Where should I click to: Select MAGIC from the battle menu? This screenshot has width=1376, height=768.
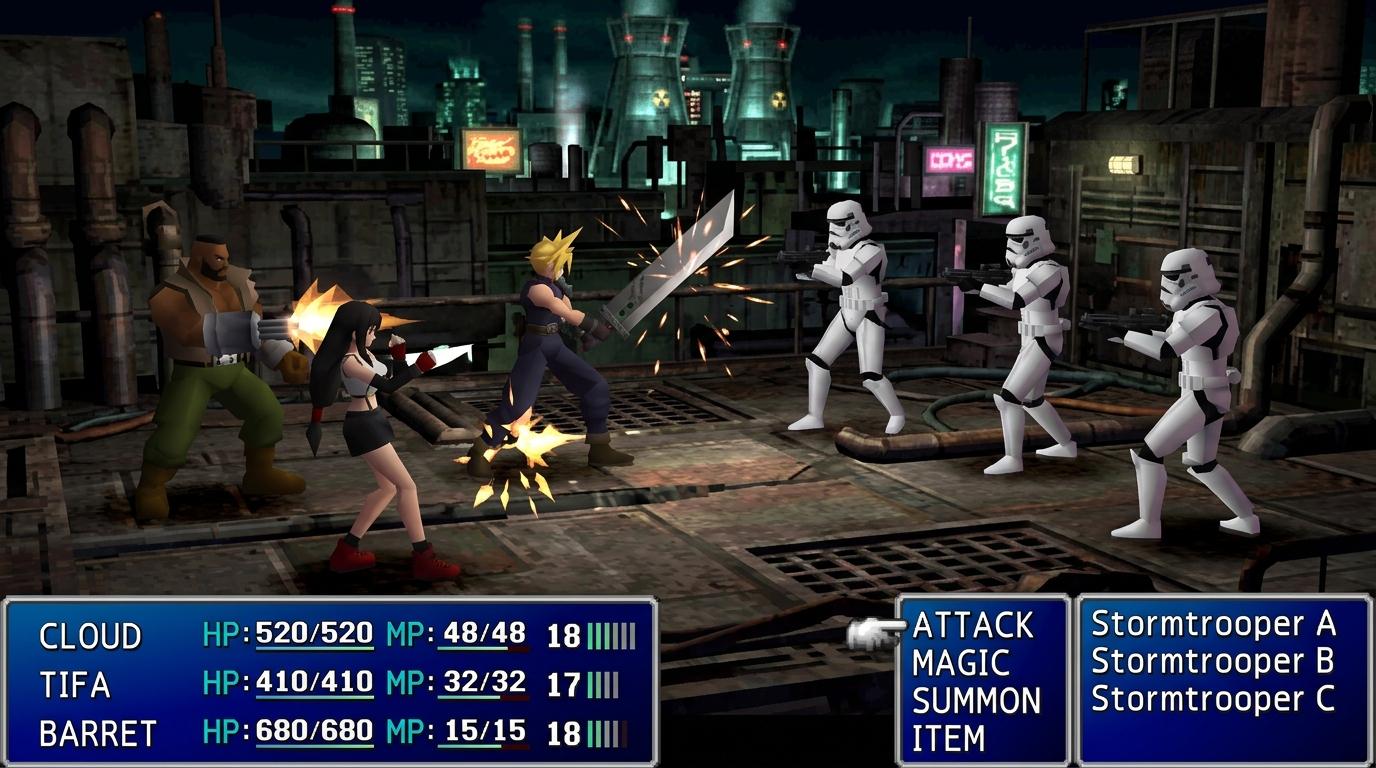[x=961, y=663]
